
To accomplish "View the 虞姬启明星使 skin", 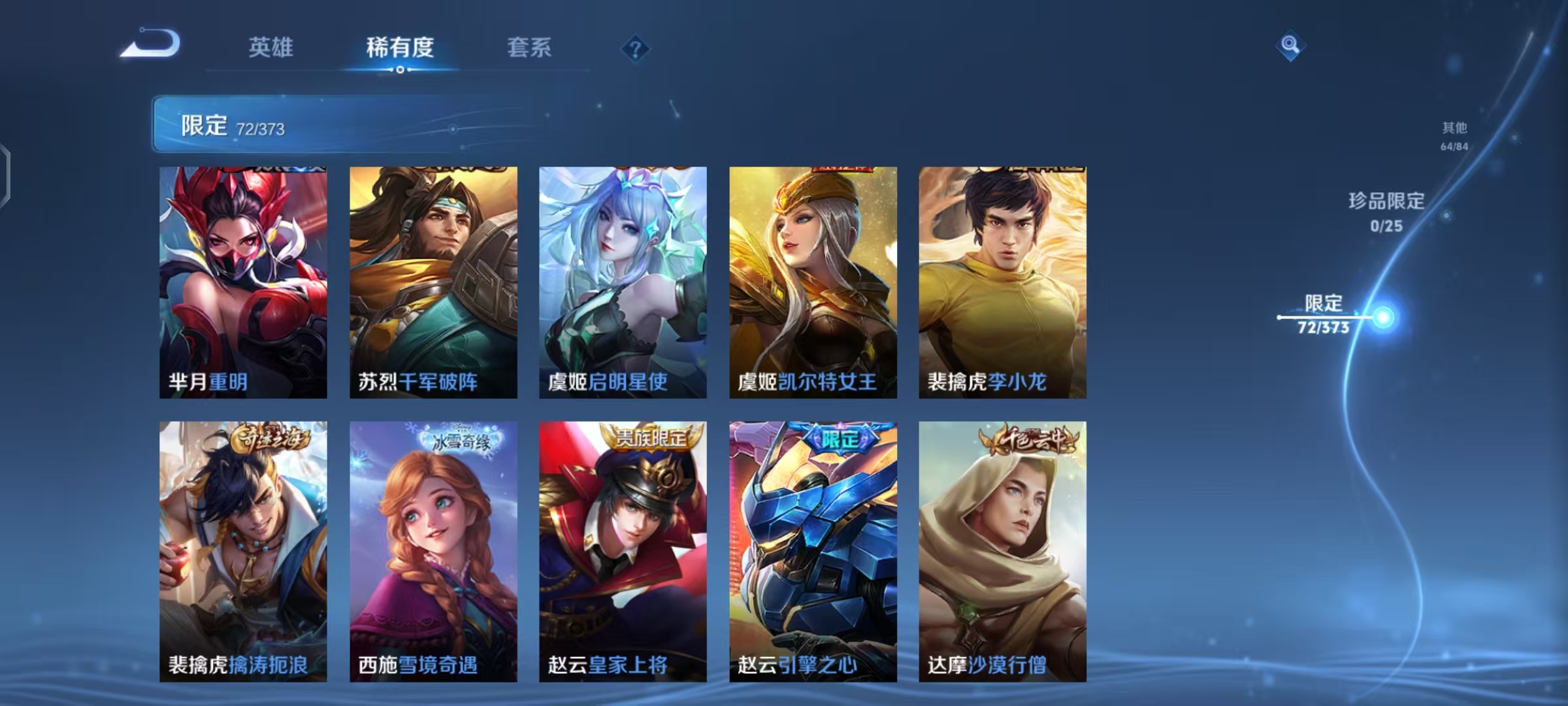I will coord(622,281).
